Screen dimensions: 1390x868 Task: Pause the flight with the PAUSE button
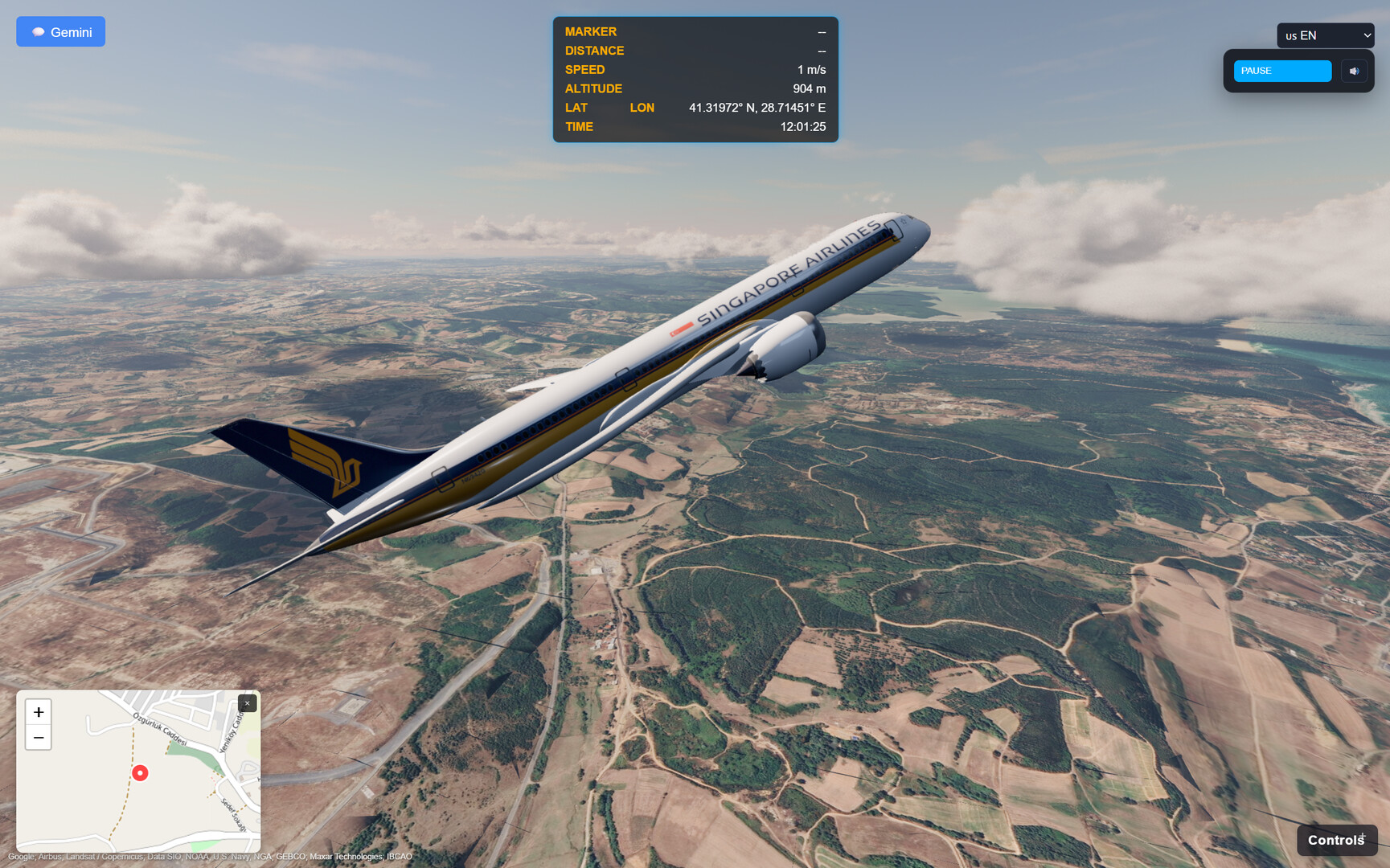[1282, 71]
